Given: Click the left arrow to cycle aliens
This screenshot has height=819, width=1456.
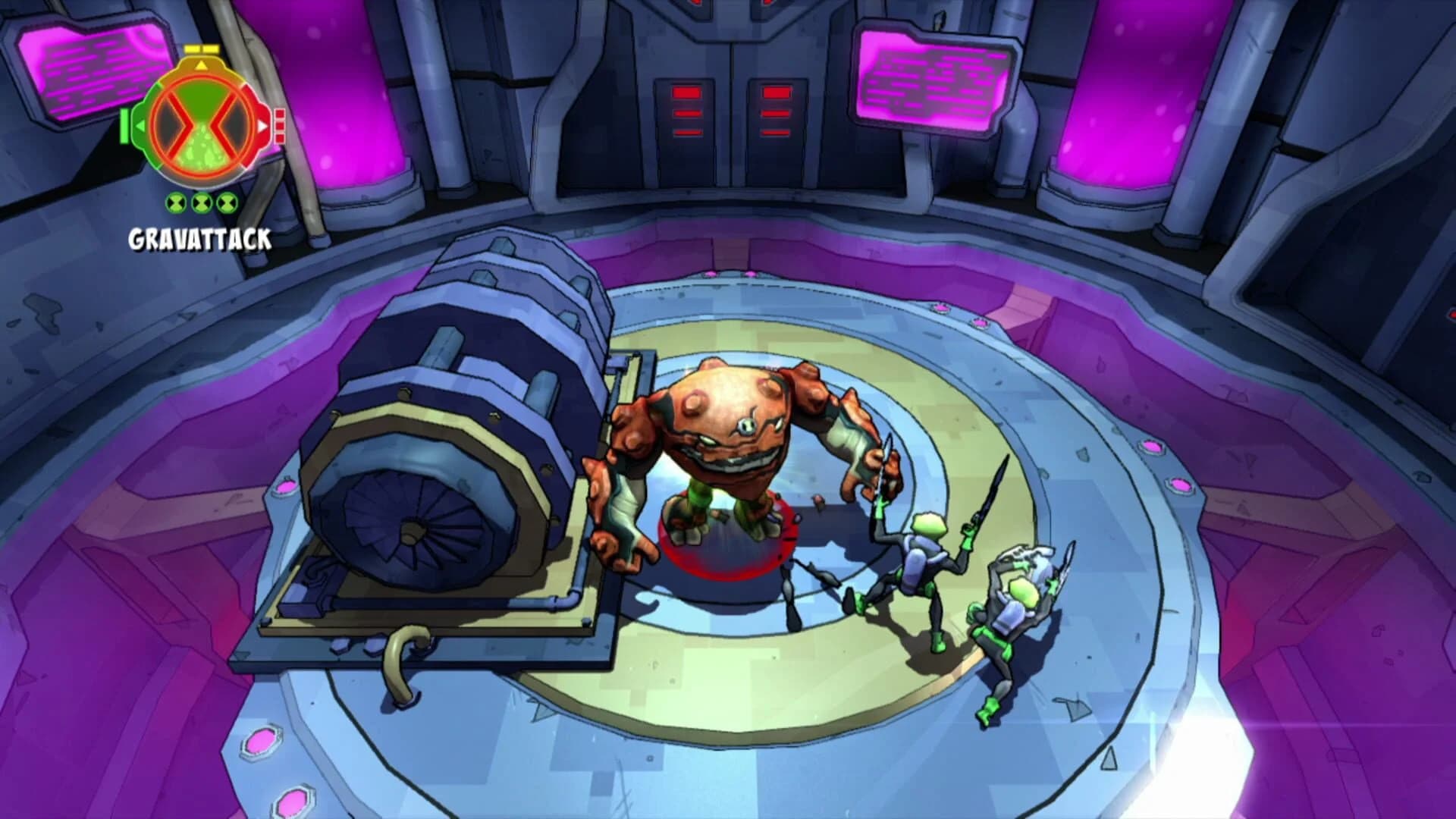Looking at the screenshot, I should (x=140, y=125).
